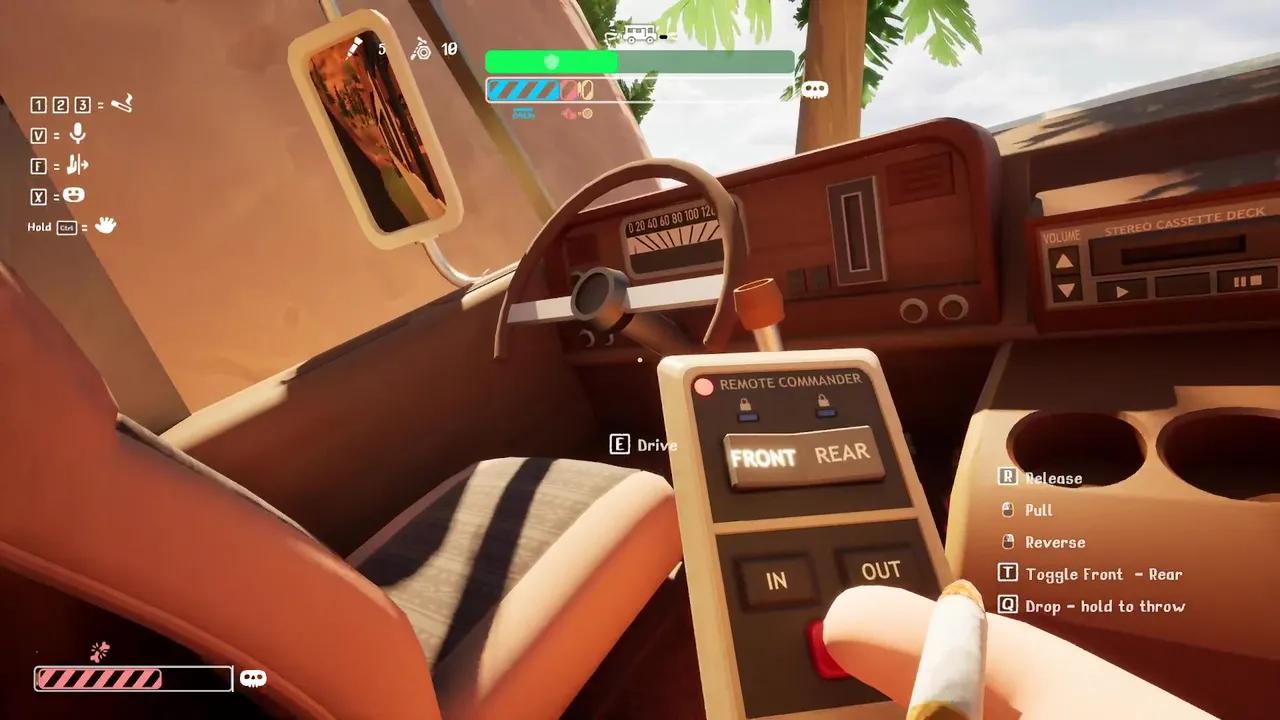Screen dimensions: 1280x720
Task: Select the IN button on the Remote Commander
Action: 777,581
